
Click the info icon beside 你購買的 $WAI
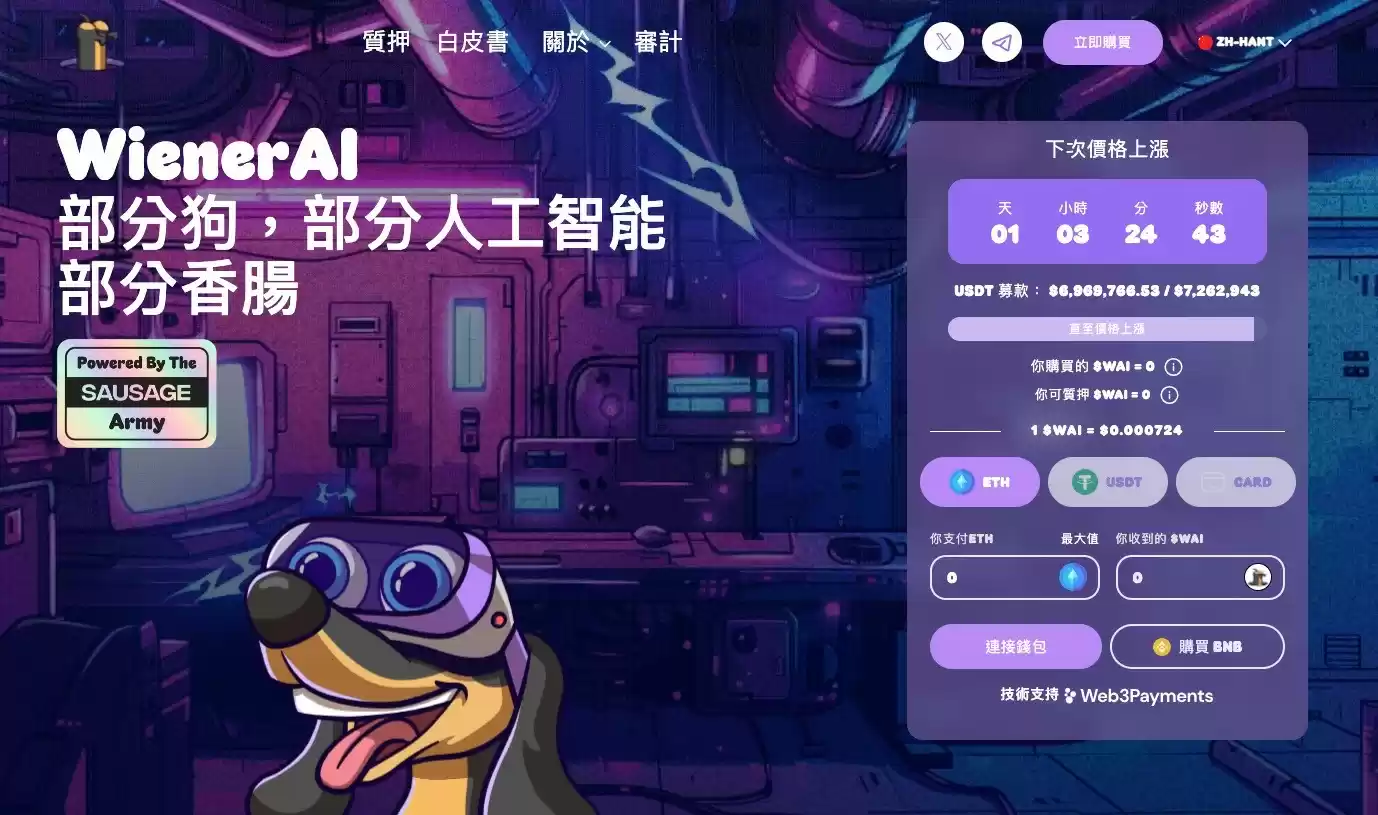pyautogui.click(x=1171, y=366)
